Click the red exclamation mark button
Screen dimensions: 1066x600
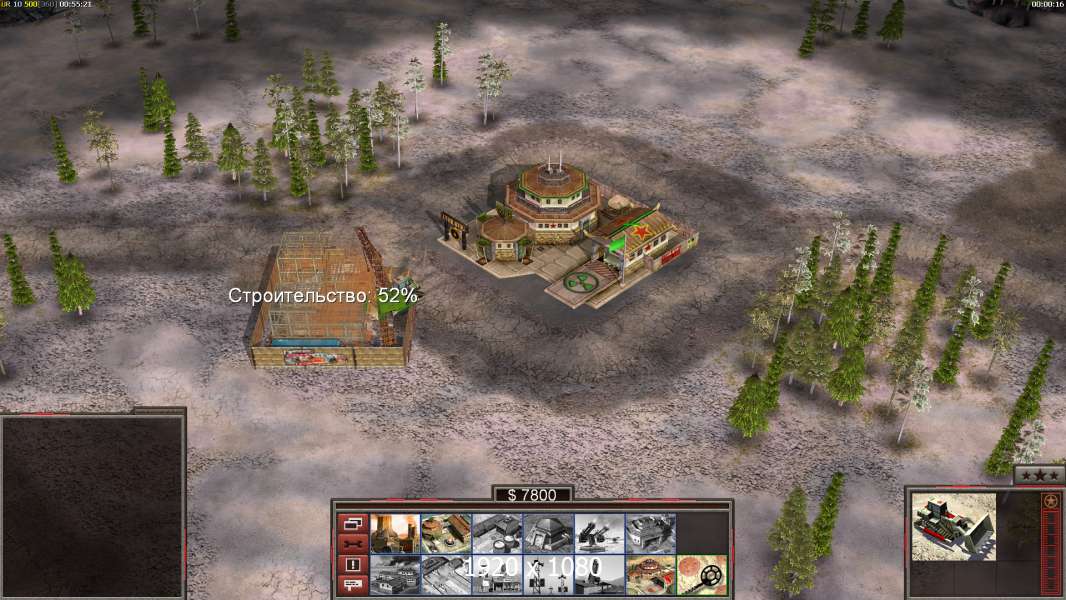point(352,565)
